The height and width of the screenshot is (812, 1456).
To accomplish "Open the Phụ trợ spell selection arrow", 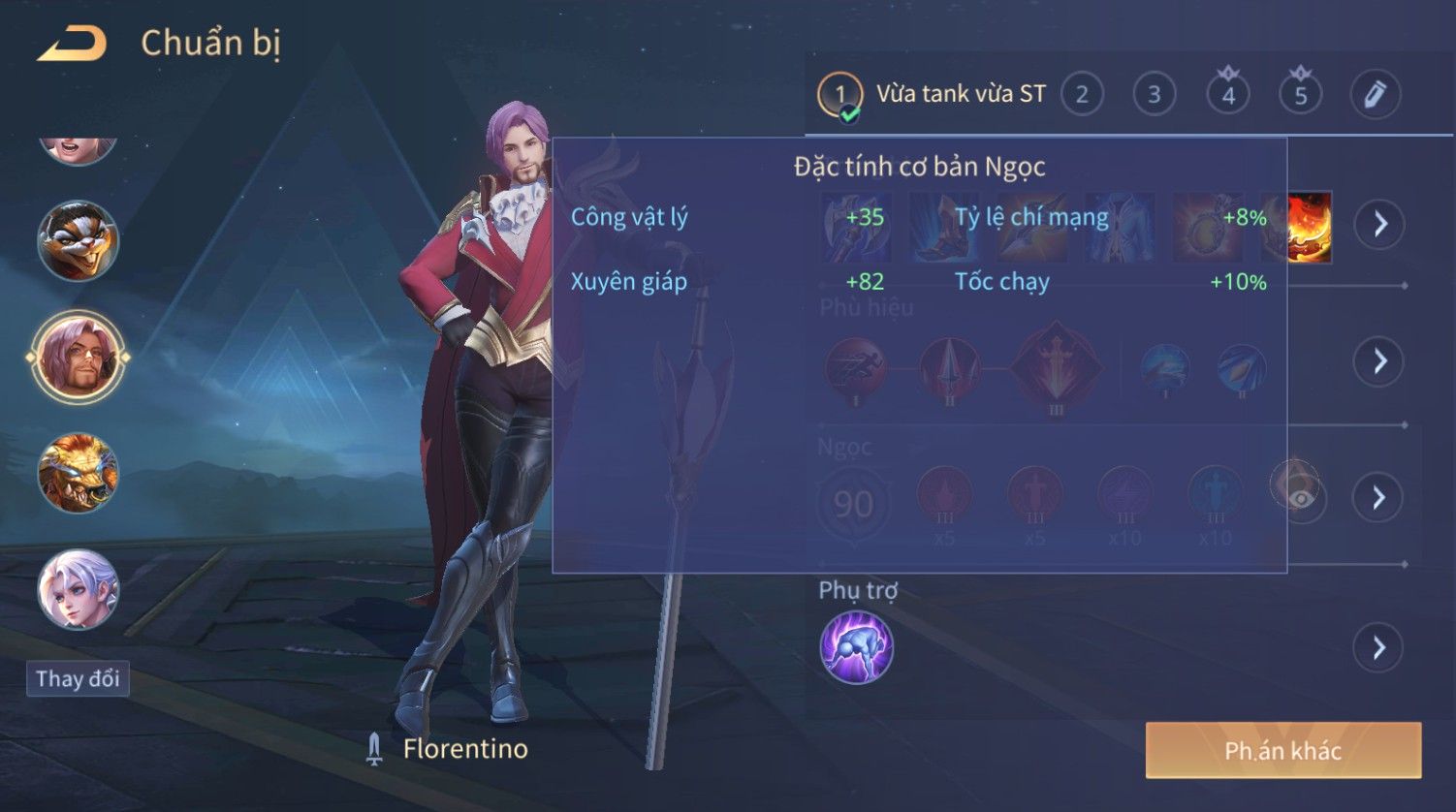I will tap(1379, 647).
